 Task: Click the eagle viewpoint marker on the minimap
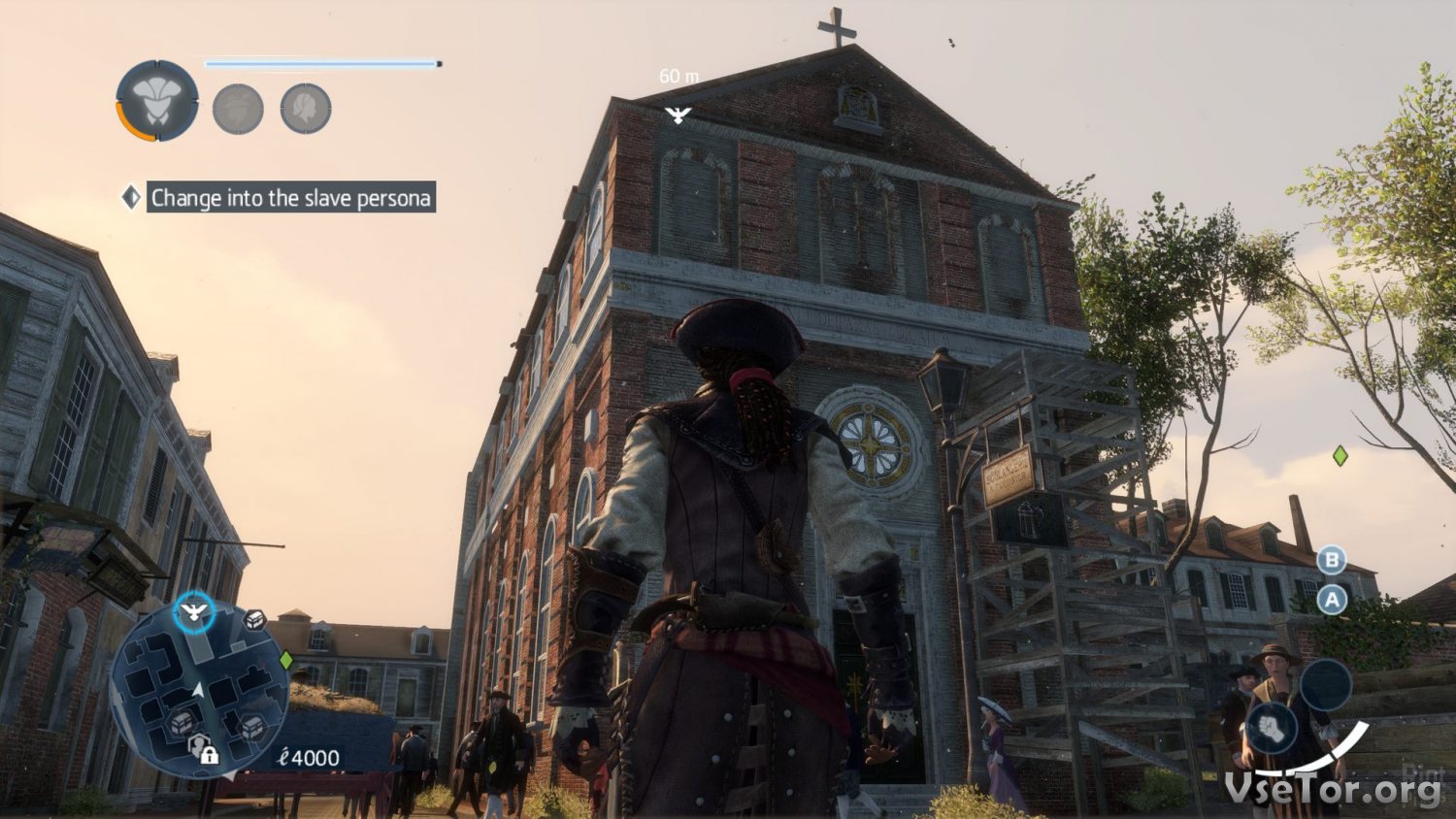(x=194, y=612)
